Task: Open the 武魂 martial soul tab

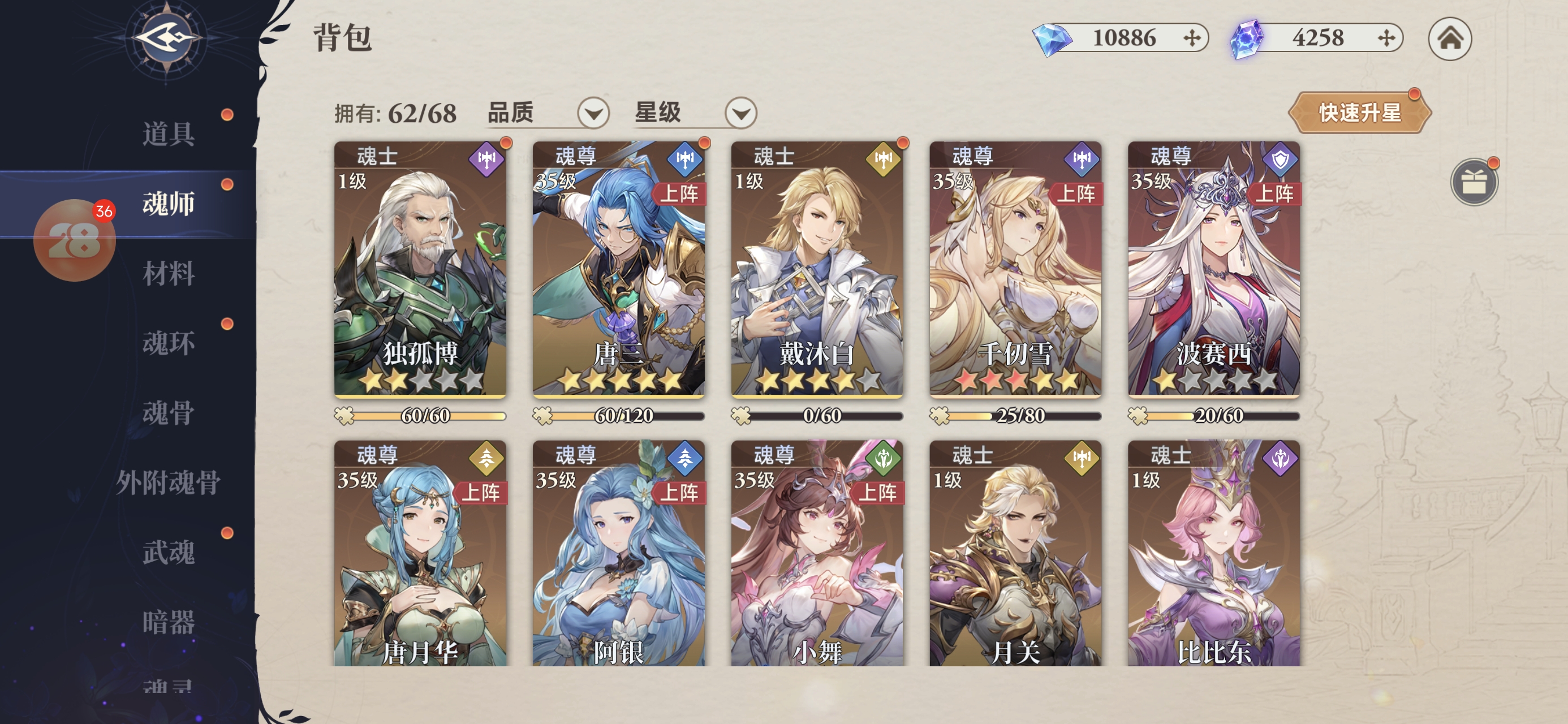Action: pyautogui.click(x=169, y=552)
